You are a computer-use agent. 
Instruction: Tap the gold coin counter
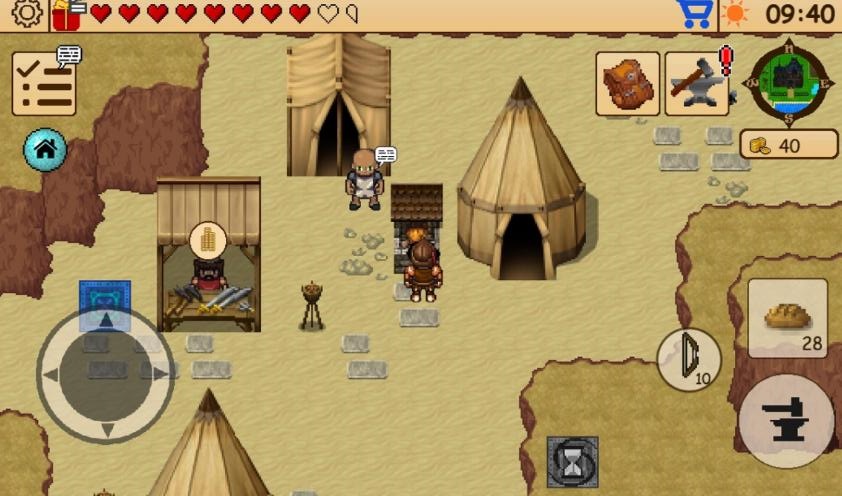(x=788, y=145)
